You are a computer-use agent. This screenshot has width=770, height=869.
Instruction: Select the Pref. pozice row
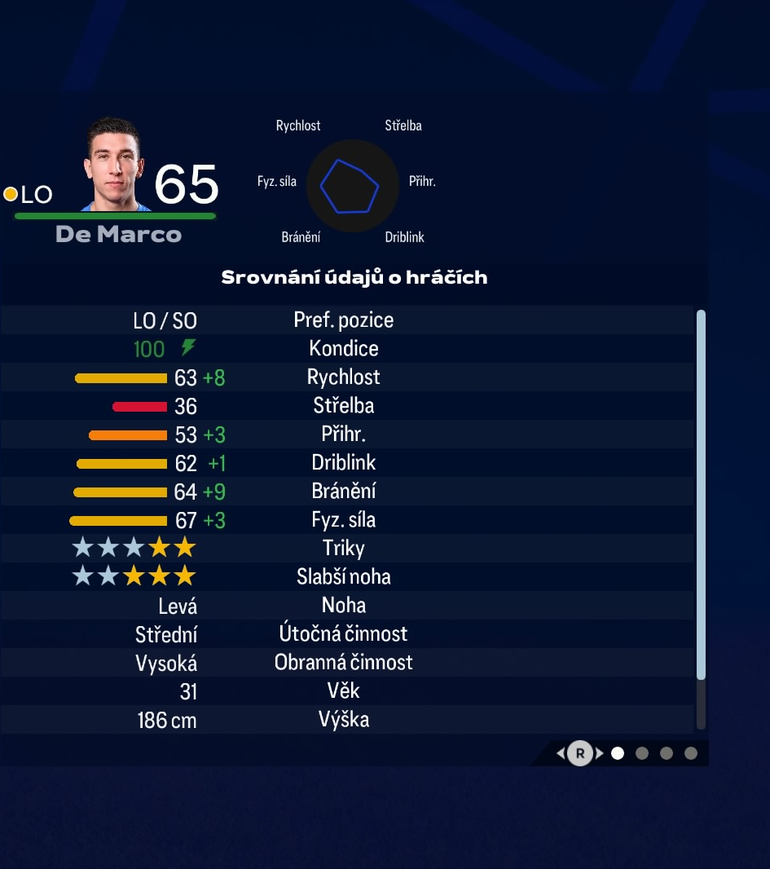click(345, 320)
